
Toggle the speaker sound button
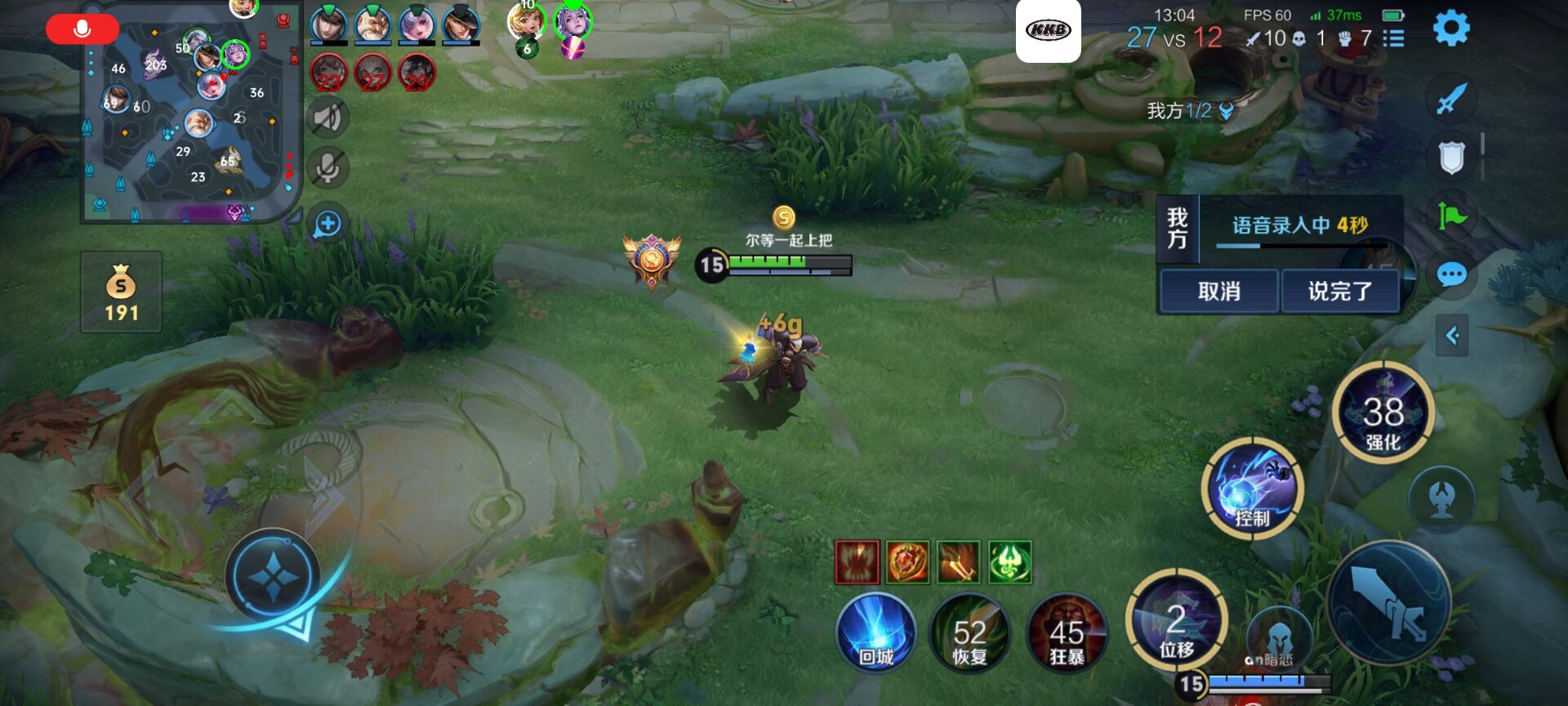(x=327, y=118)
